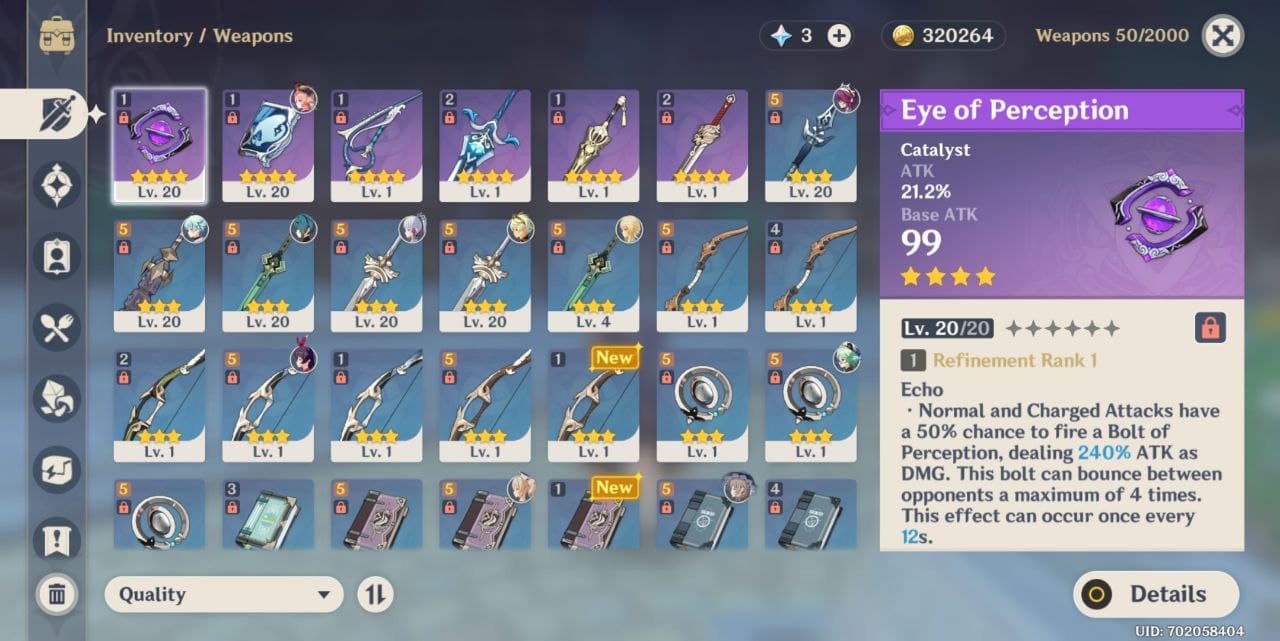
Task: Click the trash can discard button
Action: (x=57, y=595)
